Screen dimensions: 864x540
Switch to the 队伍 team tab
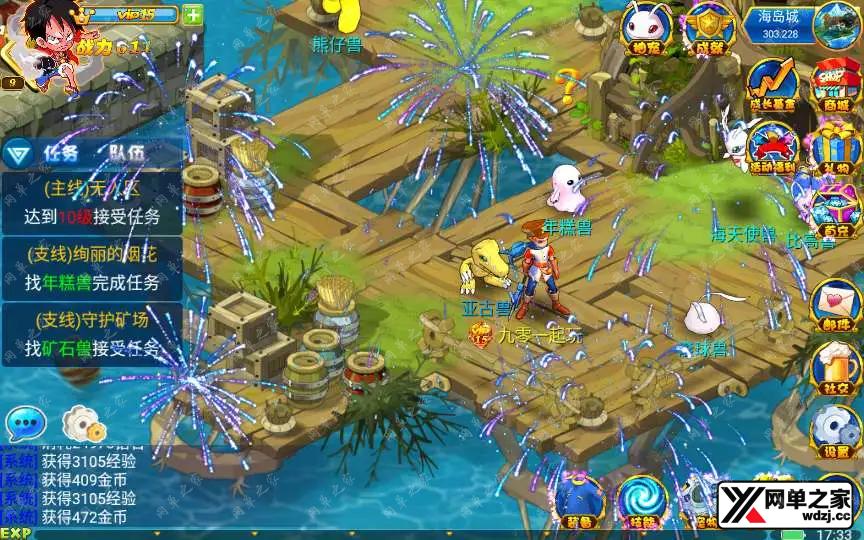(x=127, y=153)
